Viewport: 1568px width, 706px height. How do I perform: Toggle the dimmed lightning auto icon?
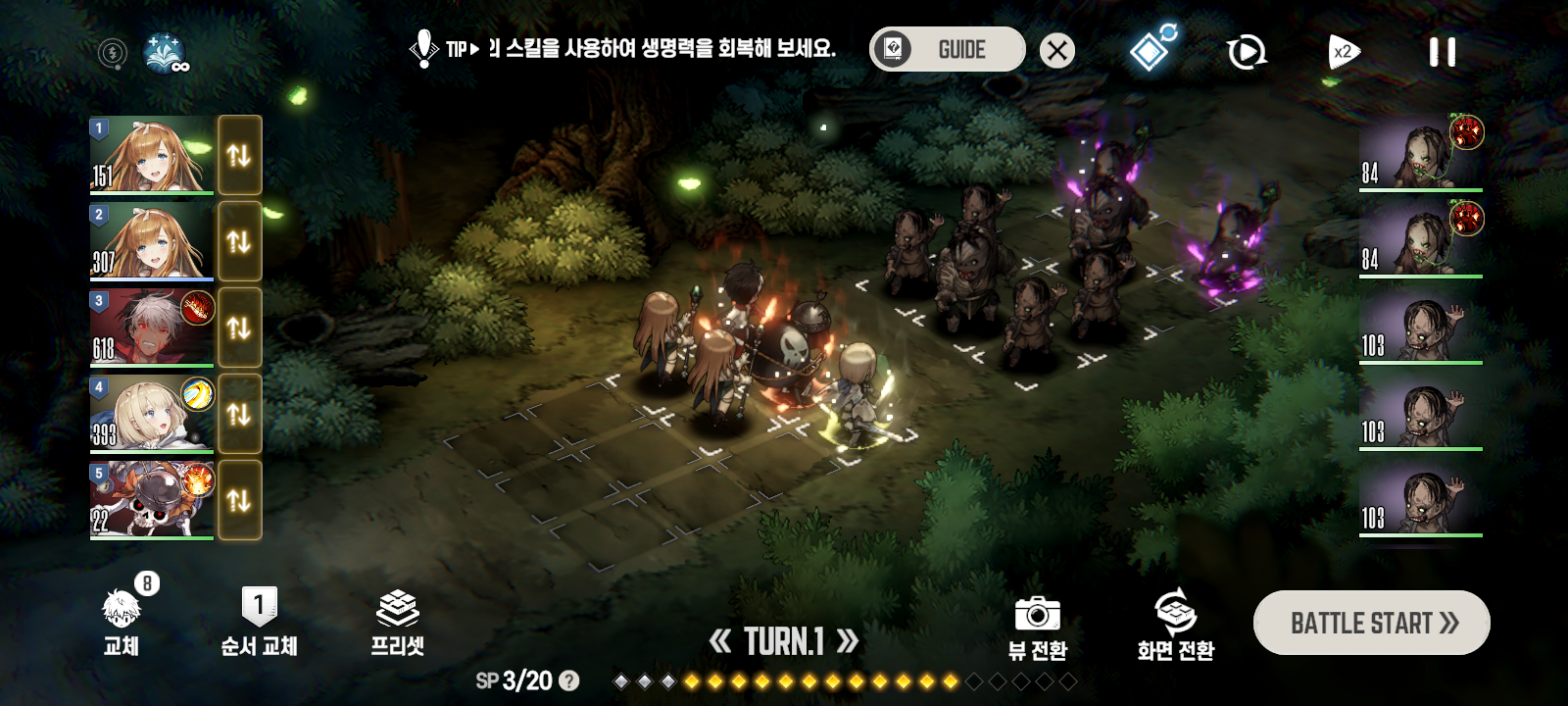[x=111, y=54]
